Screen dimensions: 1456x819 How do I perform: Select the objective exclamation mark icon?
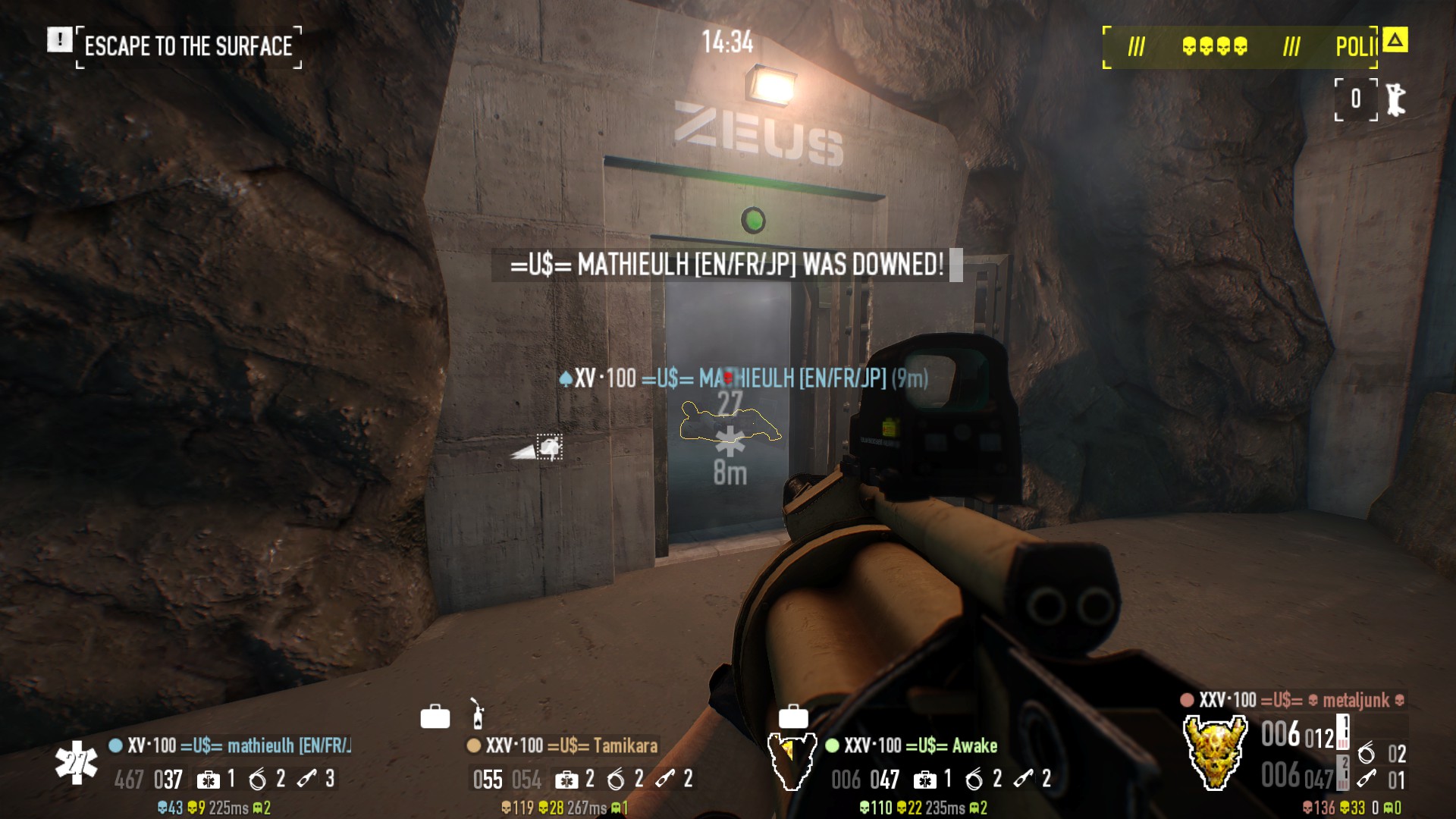point(59,39)
